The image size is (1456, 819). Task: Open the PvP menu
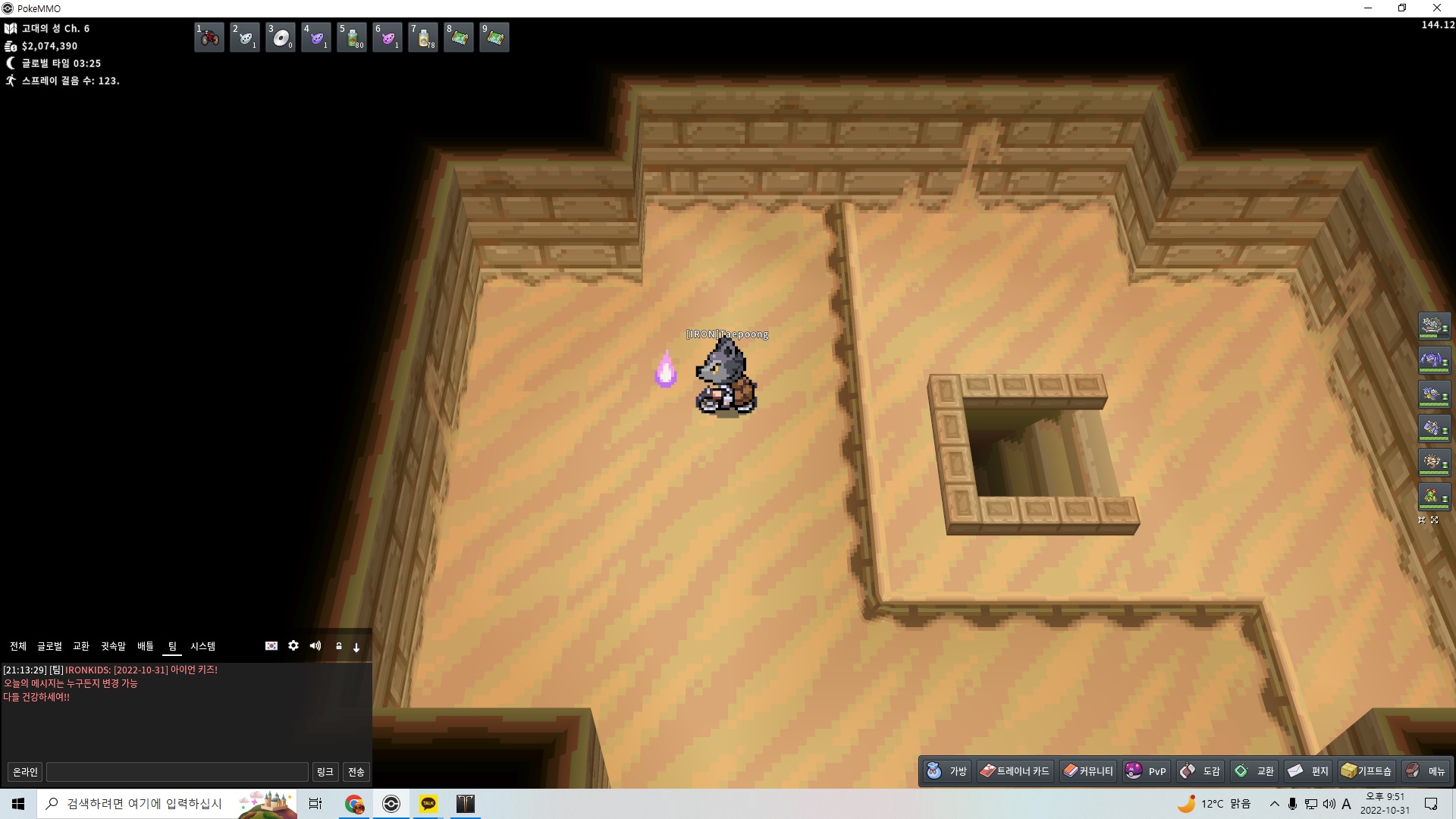[1146, 771]
